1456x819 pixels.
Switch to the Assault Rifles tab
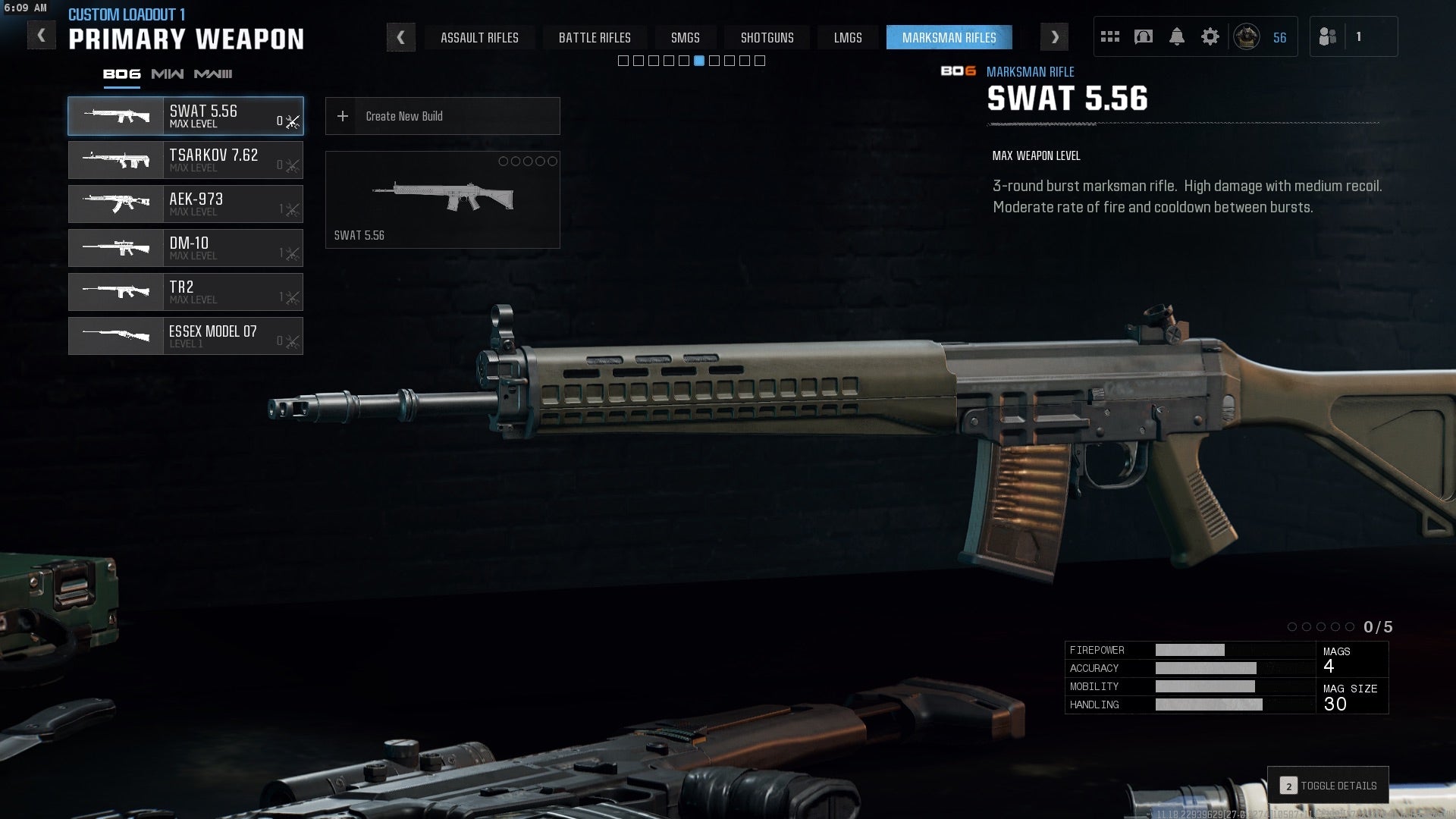(479, 37)
